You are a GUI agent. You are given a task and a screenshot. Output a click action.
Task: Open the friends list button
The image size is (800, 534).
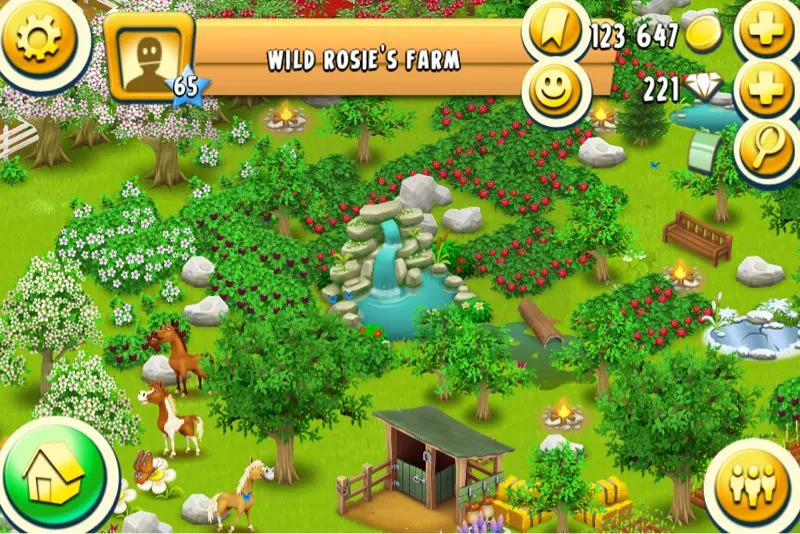point(752,482)
